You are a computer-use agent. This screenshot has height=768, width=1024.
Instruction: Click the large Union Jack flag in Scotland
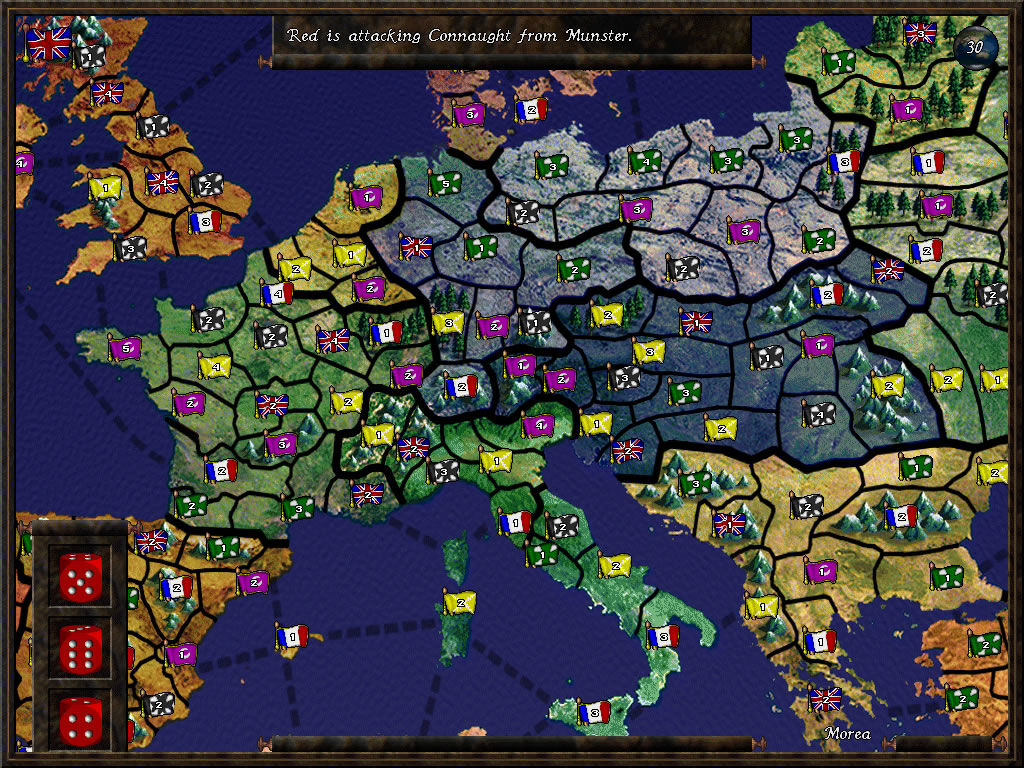48,43
